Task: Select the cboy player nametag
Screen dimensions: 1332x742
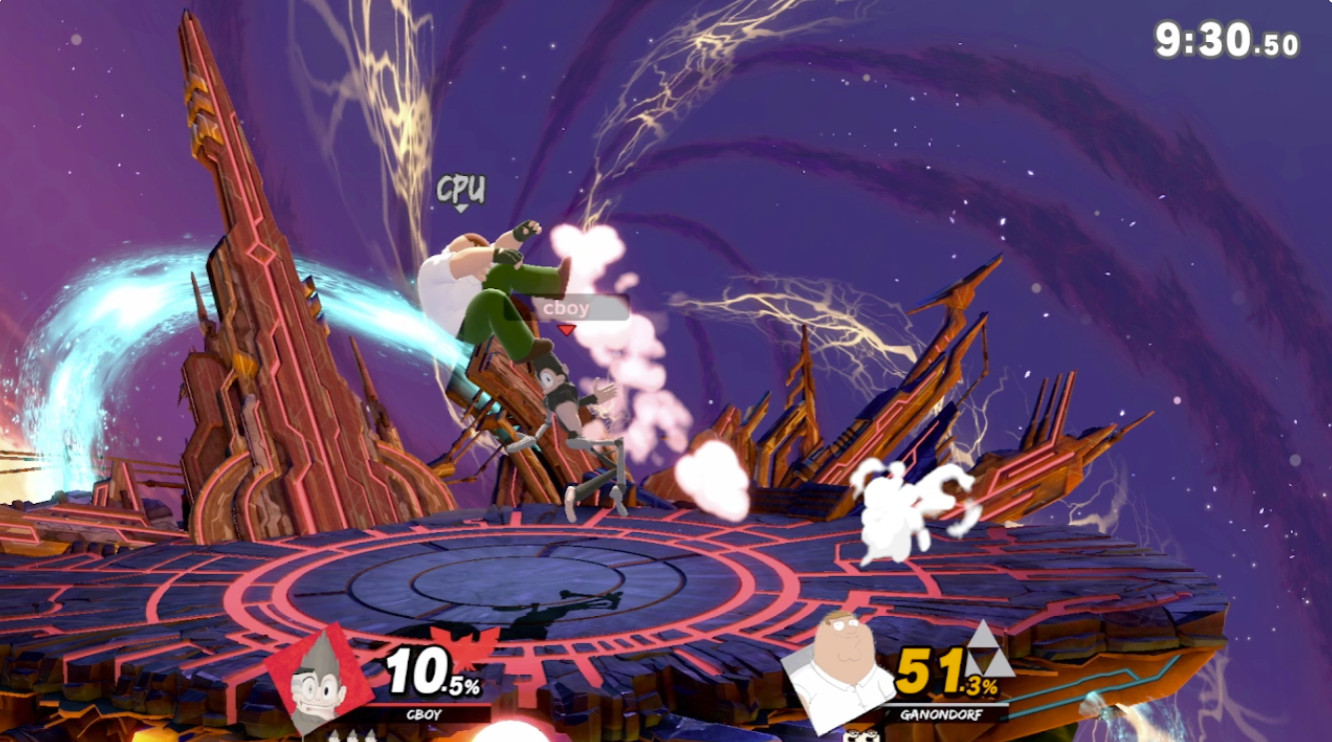Action: 565,308
